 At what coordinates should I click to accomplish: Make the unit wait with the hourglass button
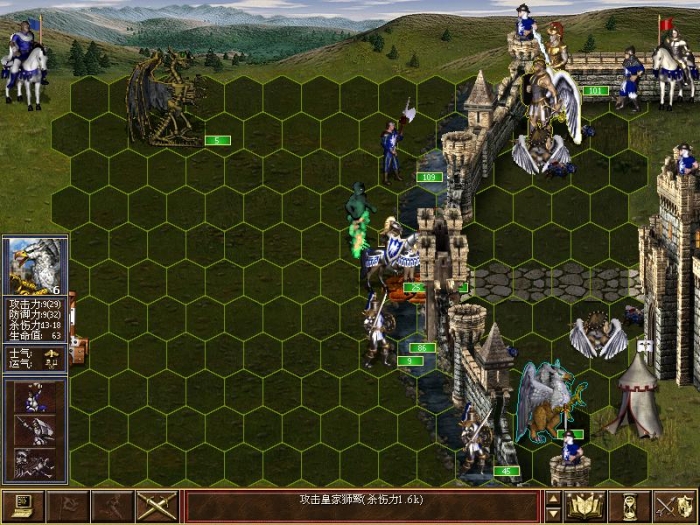(630, 506)
